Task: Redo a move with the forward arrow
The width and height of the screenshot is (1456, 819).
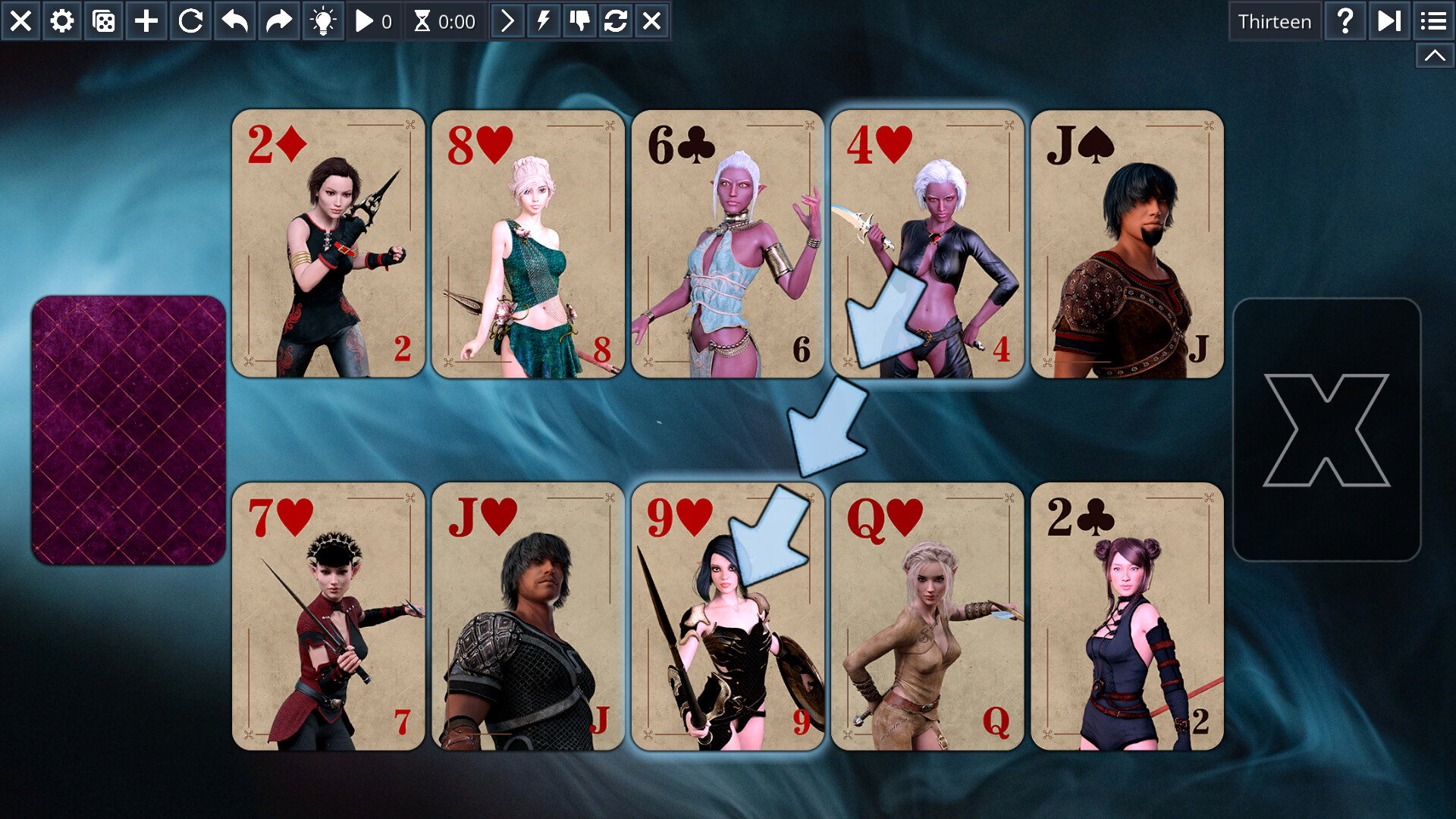Action: (278, 21)
